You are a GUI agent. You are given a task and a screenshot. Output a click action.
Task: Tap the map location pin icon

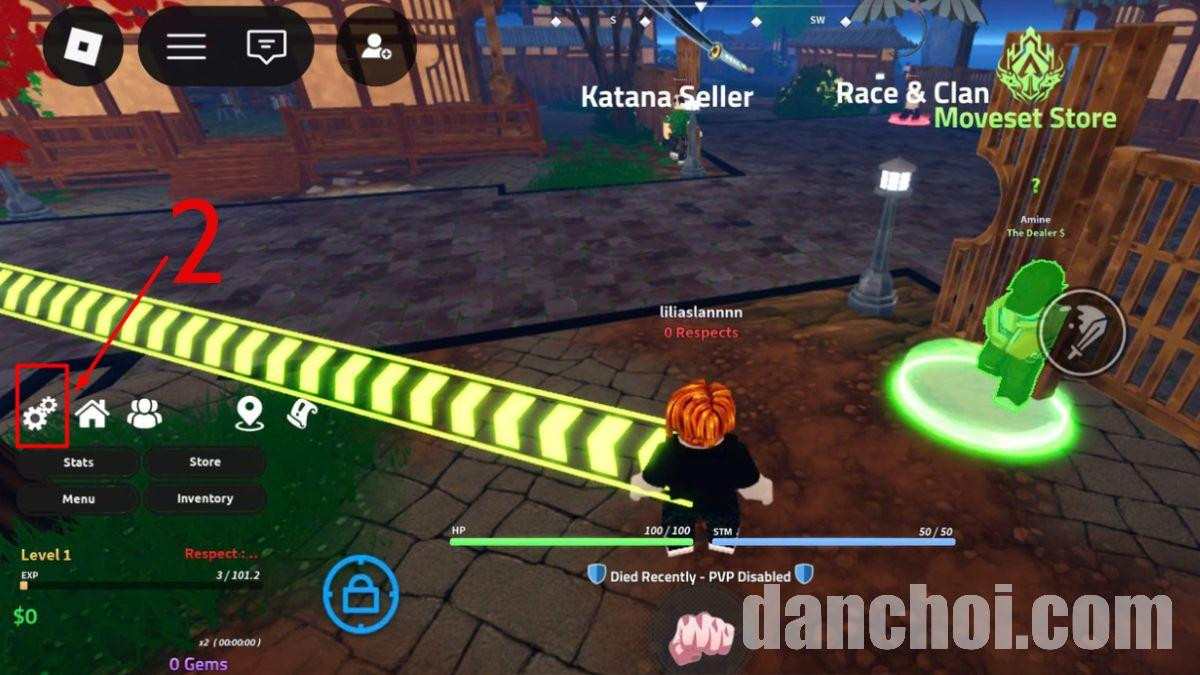[x=249, y=413]
